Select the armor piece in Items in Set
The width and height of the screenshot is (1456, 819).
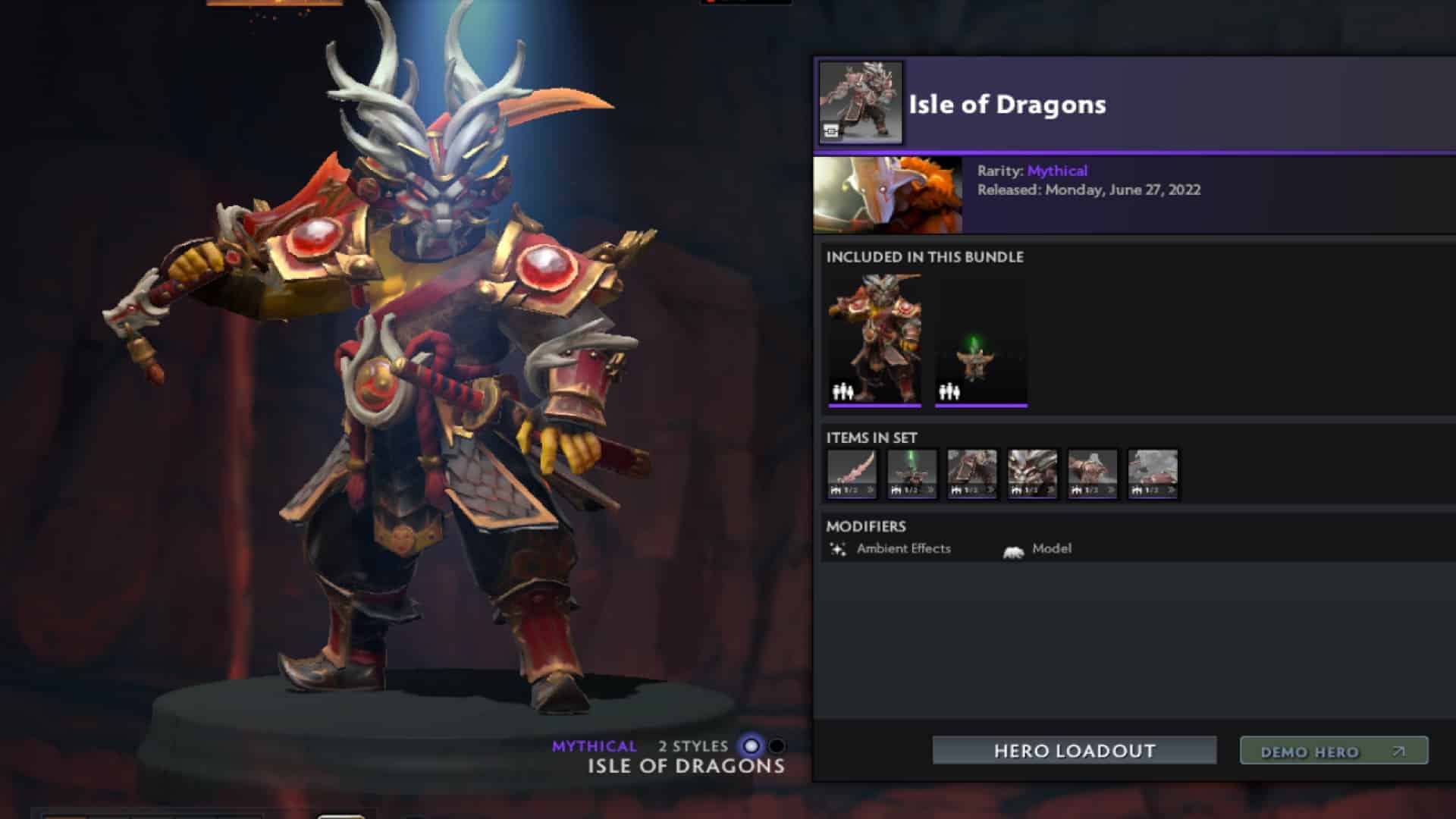point(973,470)
